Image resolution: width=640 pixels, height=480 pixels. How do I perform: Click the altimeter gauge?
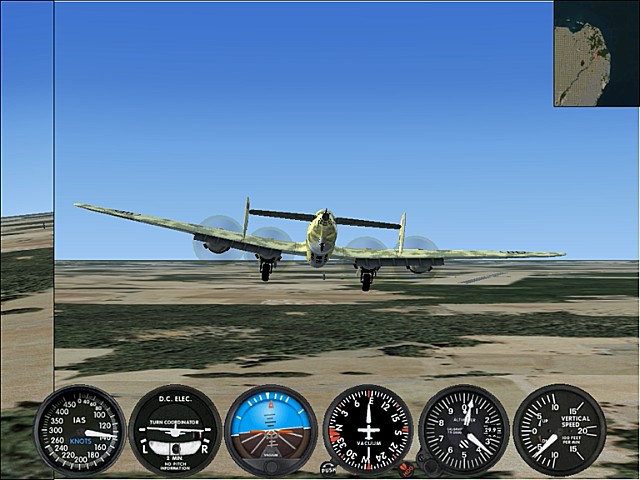464,430
